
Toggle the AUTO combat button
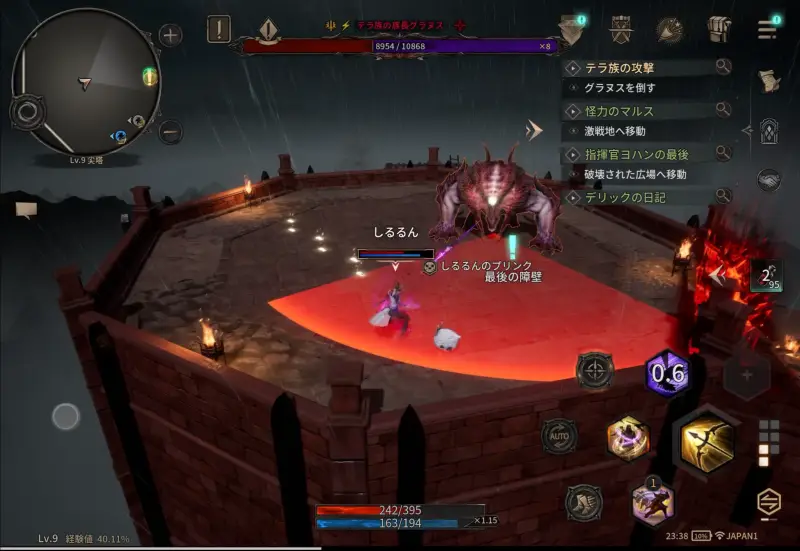[x=559, y=436]
